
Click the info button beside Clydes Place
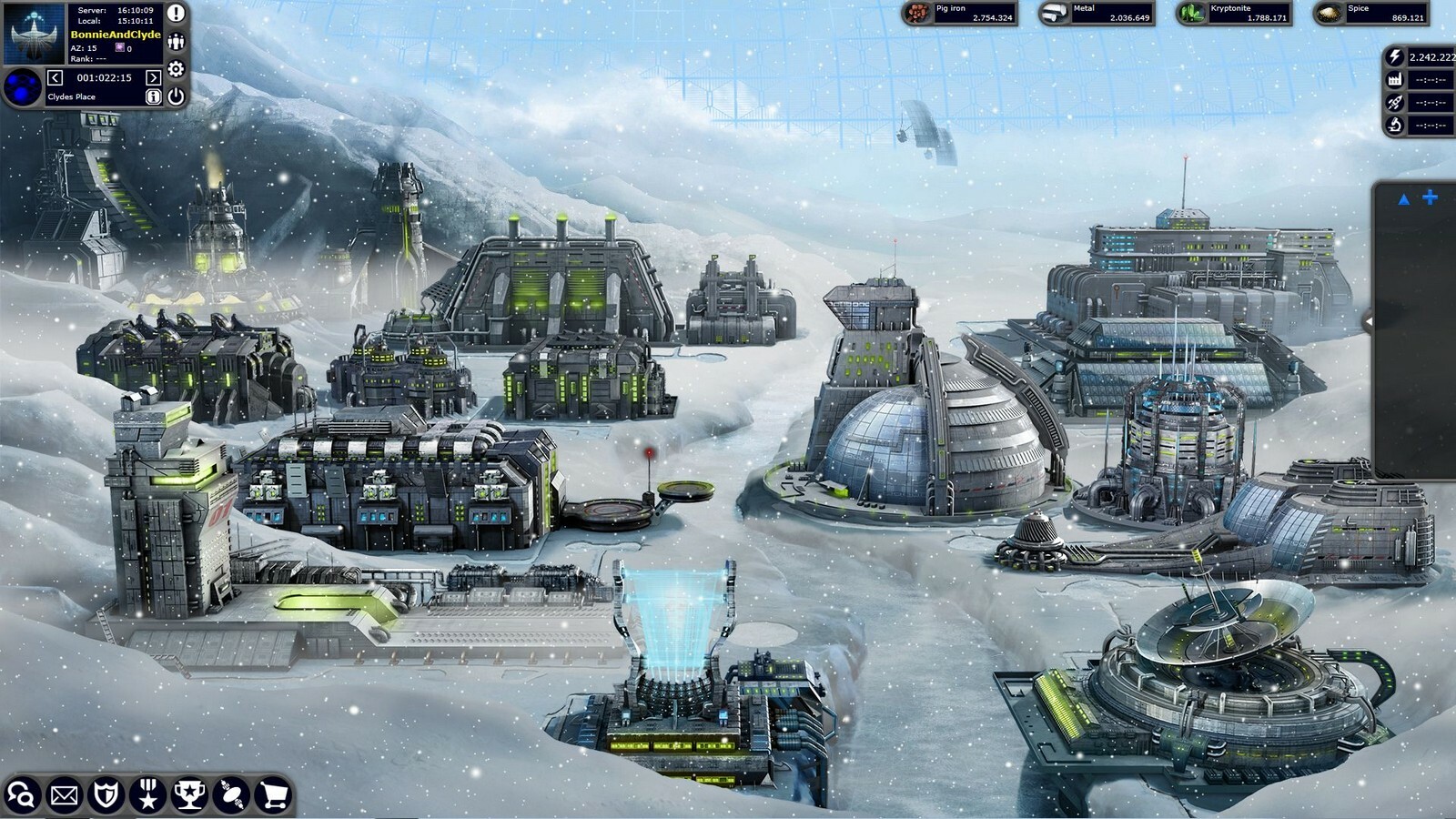(154, 96)
